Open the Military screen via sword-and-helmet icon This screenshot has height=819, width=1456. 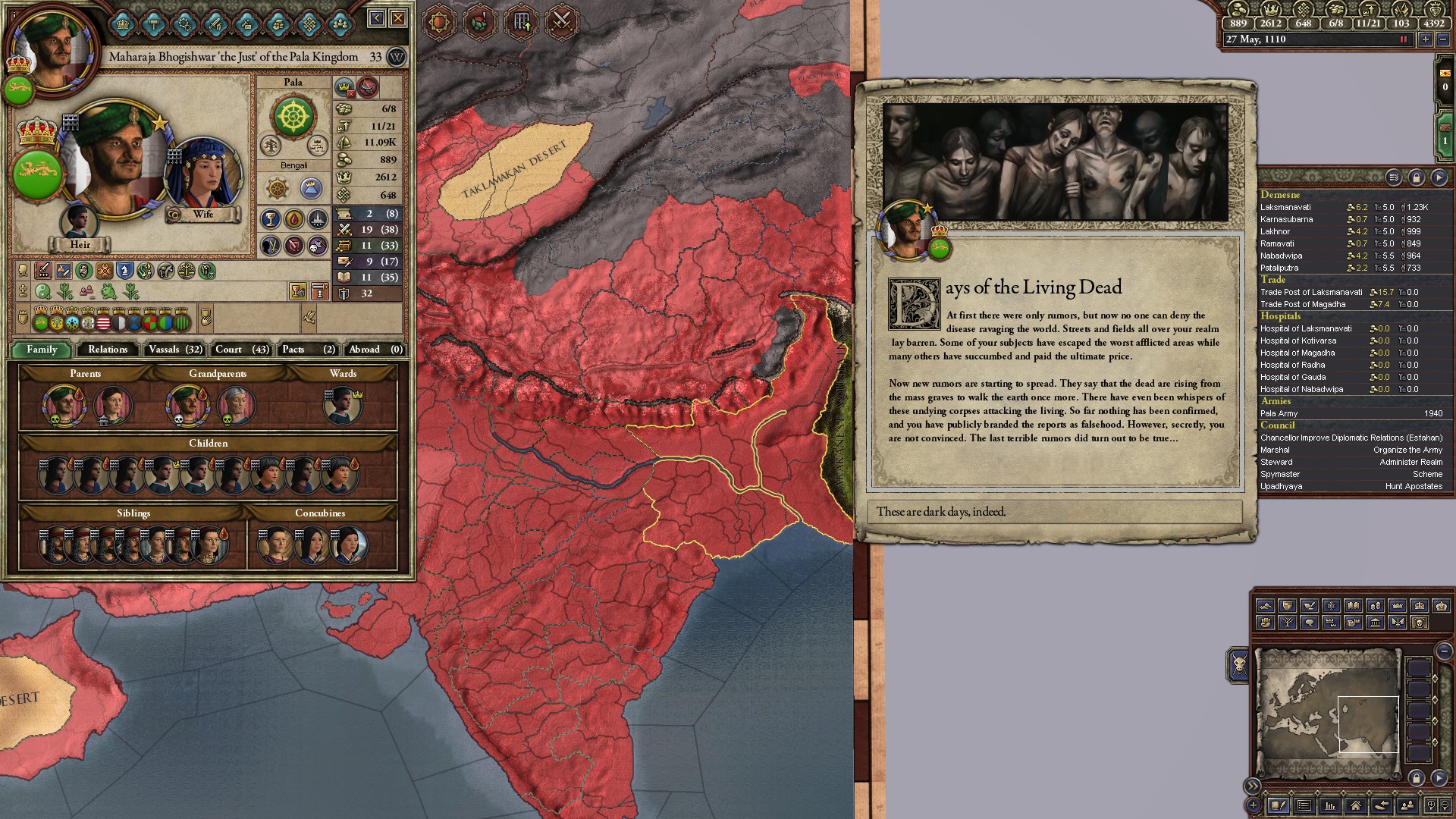[215, 24]
